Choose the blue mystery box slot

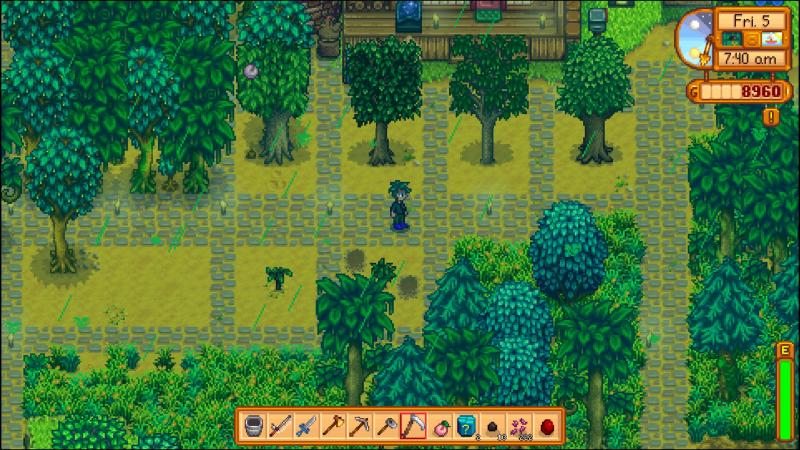467,424
